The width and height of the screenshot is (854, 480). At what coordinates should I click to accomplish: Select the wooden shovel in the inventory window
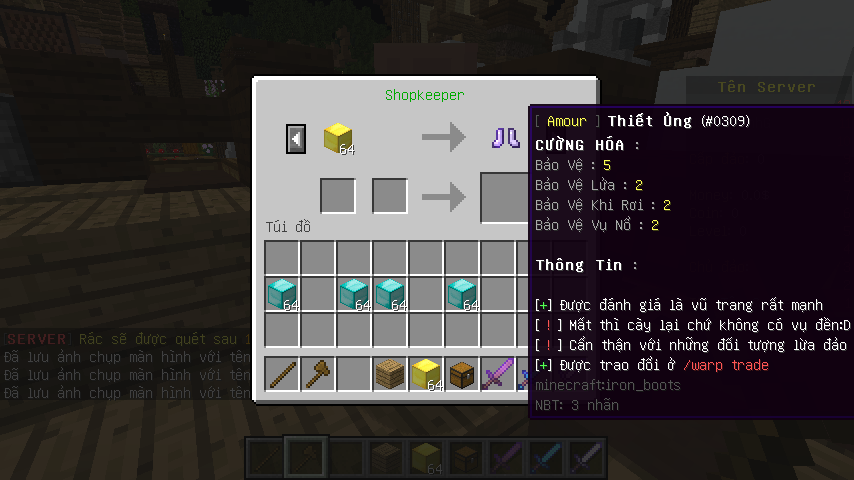click(x=318, y=374)
